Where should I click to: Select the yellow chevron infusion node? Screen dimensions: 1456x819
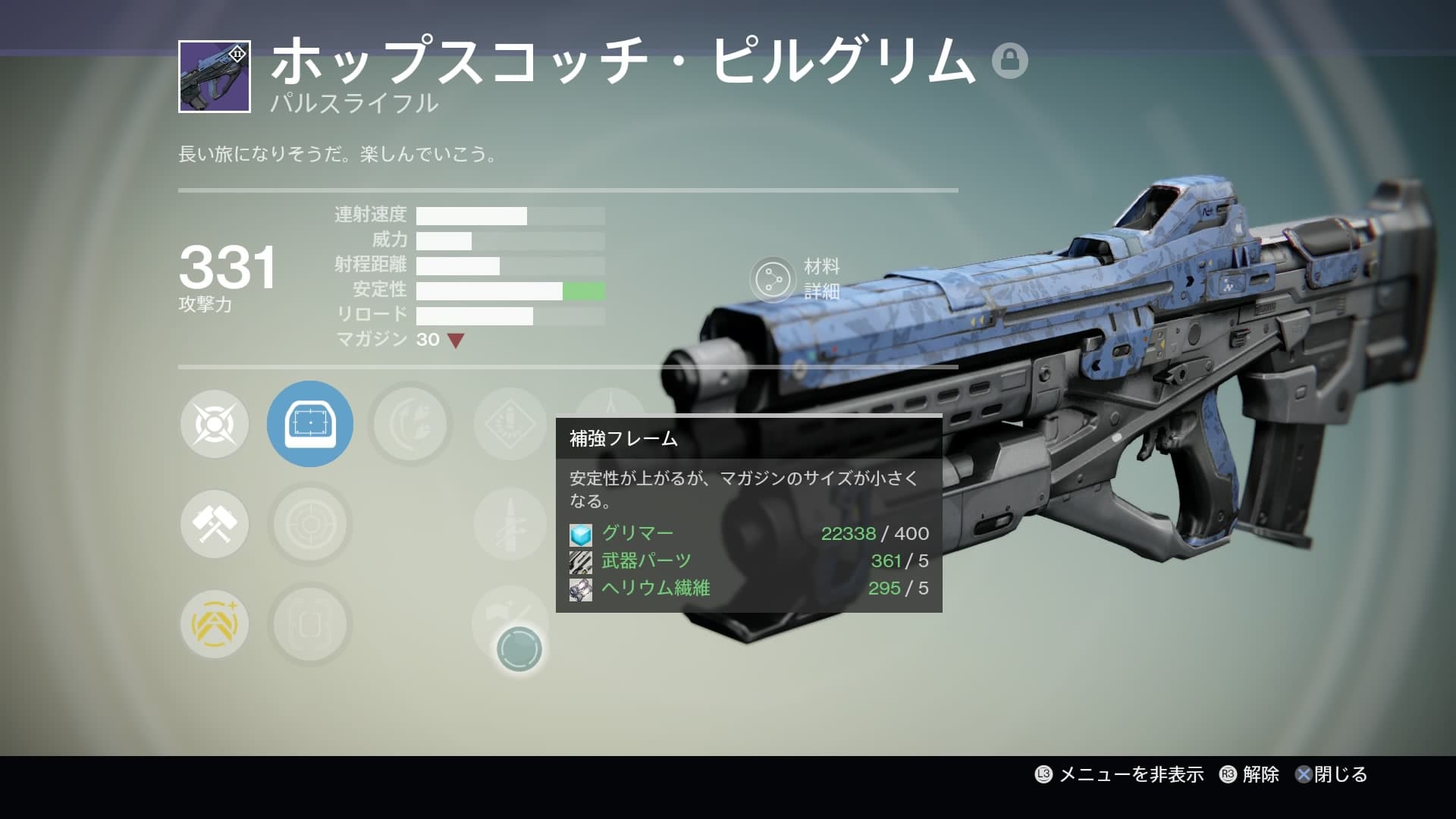pos(215,624)
